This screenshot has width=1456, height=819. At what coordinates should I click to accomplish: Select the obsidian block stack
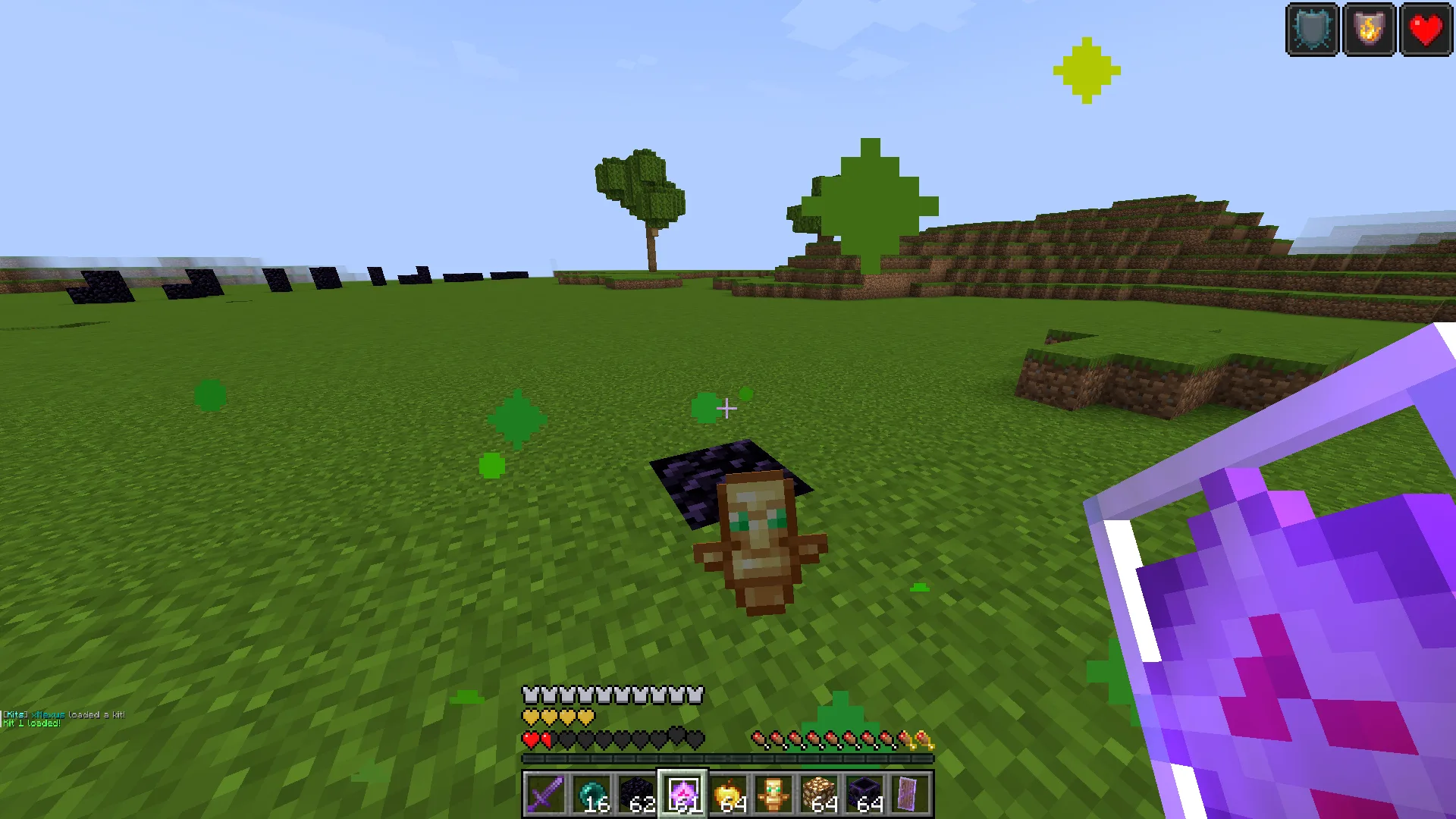click(637, 794)
